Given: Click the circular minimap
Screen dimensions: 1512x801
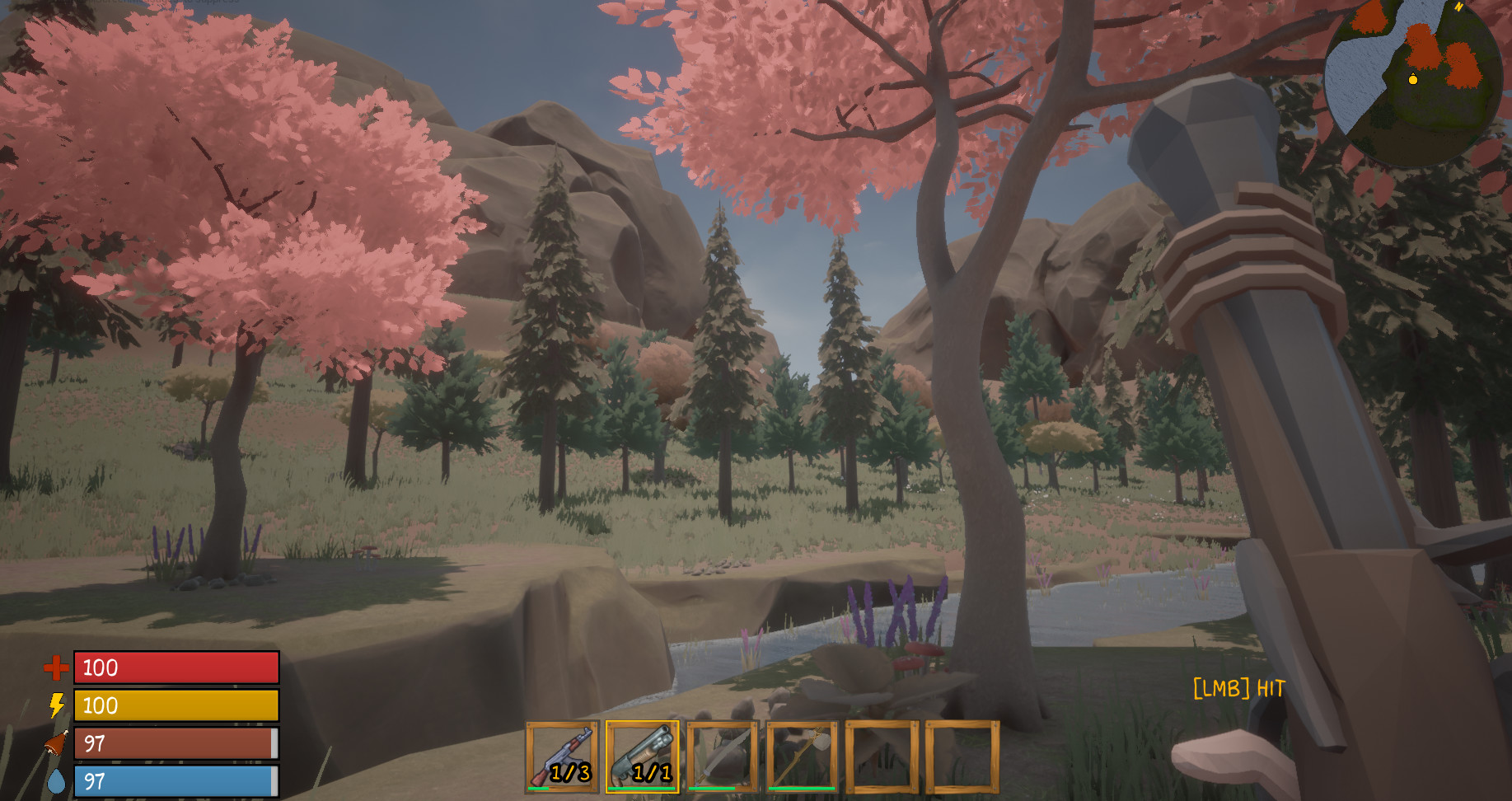Looking at the screenshot, I should coord(1416,82).
